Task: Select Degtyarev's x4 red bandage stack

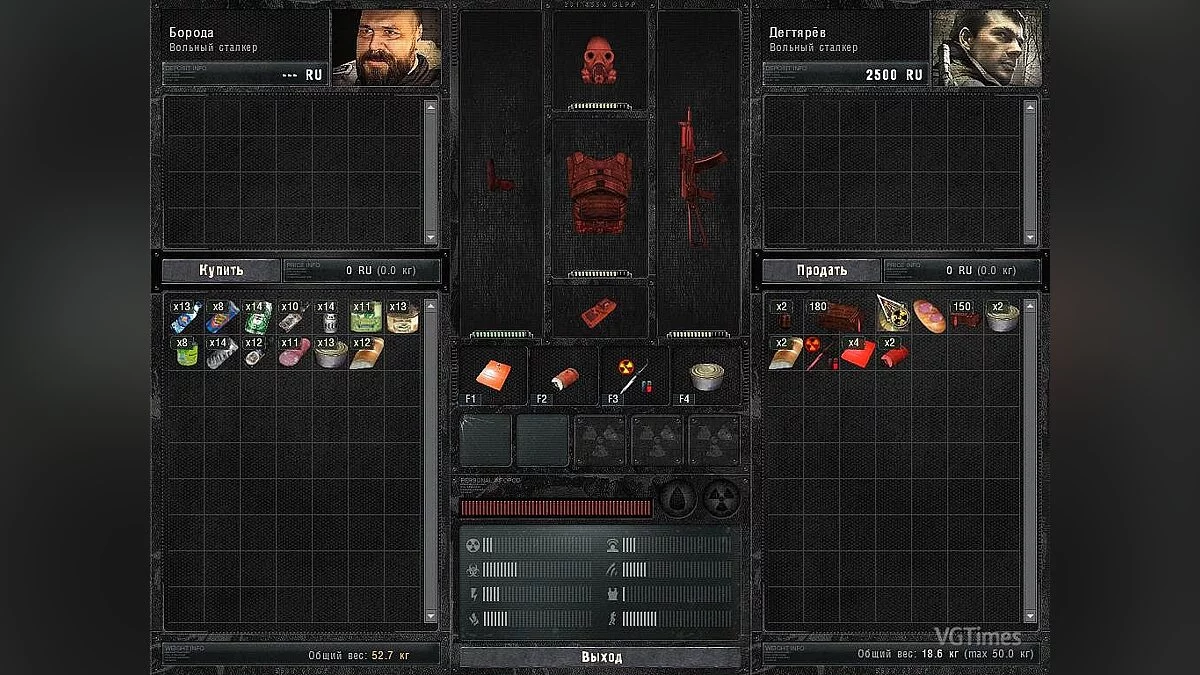Action: click(858, 352)
